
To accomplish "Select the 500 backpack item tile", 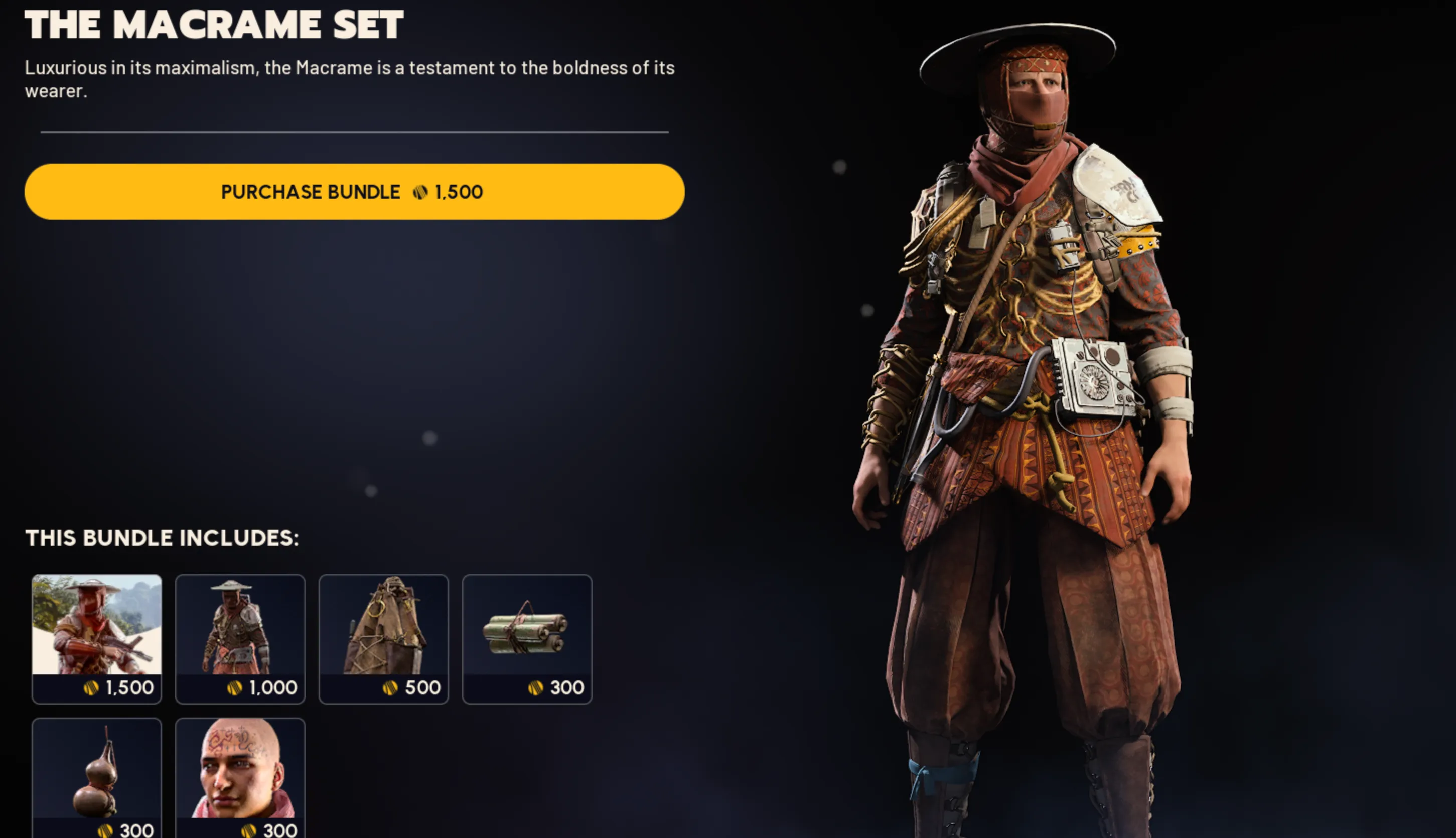I will pyautogui.click(x=383, y=638).
